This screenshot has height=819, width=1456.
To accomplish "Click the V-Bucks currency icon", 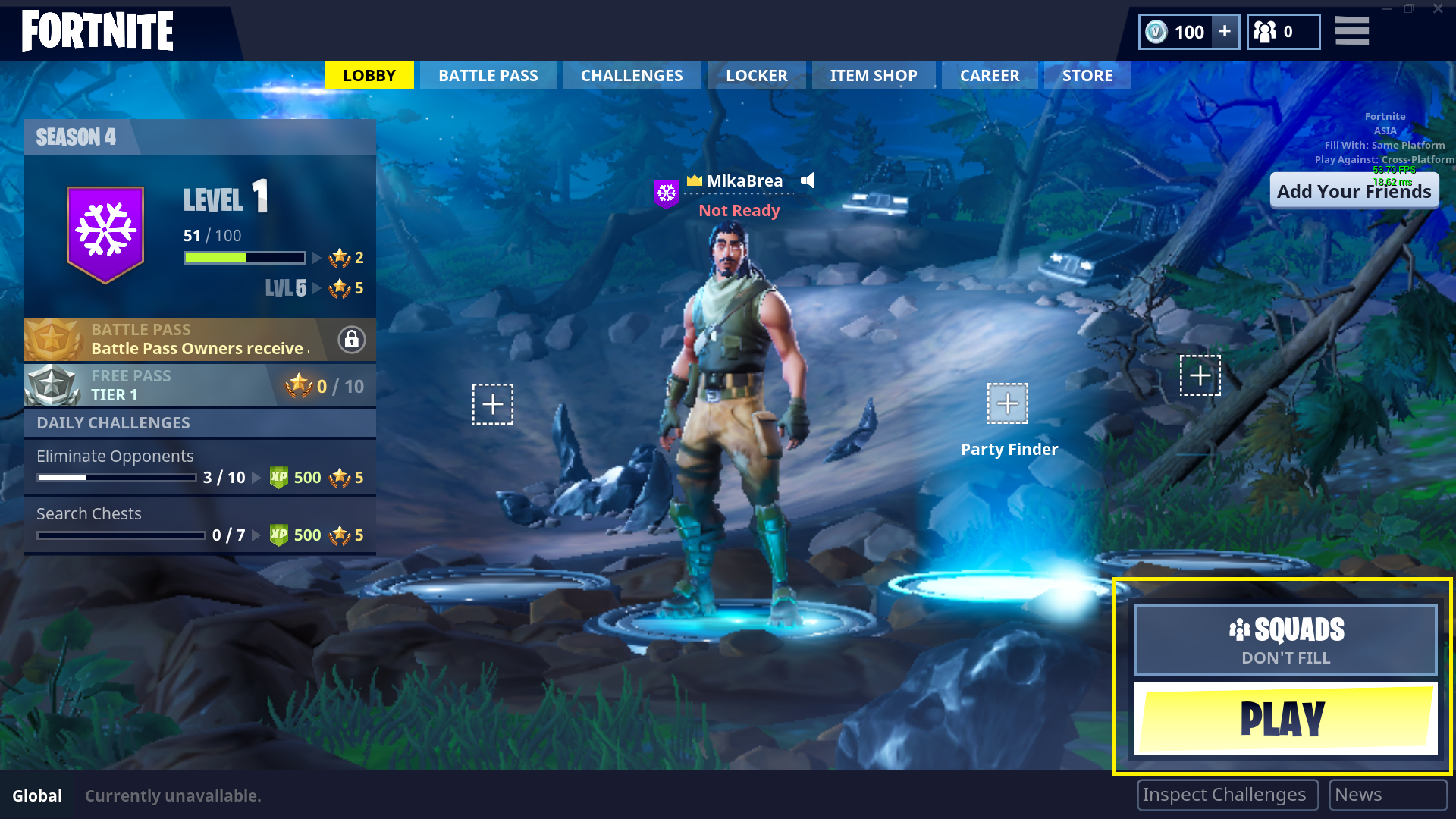I will coord(1156,32).
